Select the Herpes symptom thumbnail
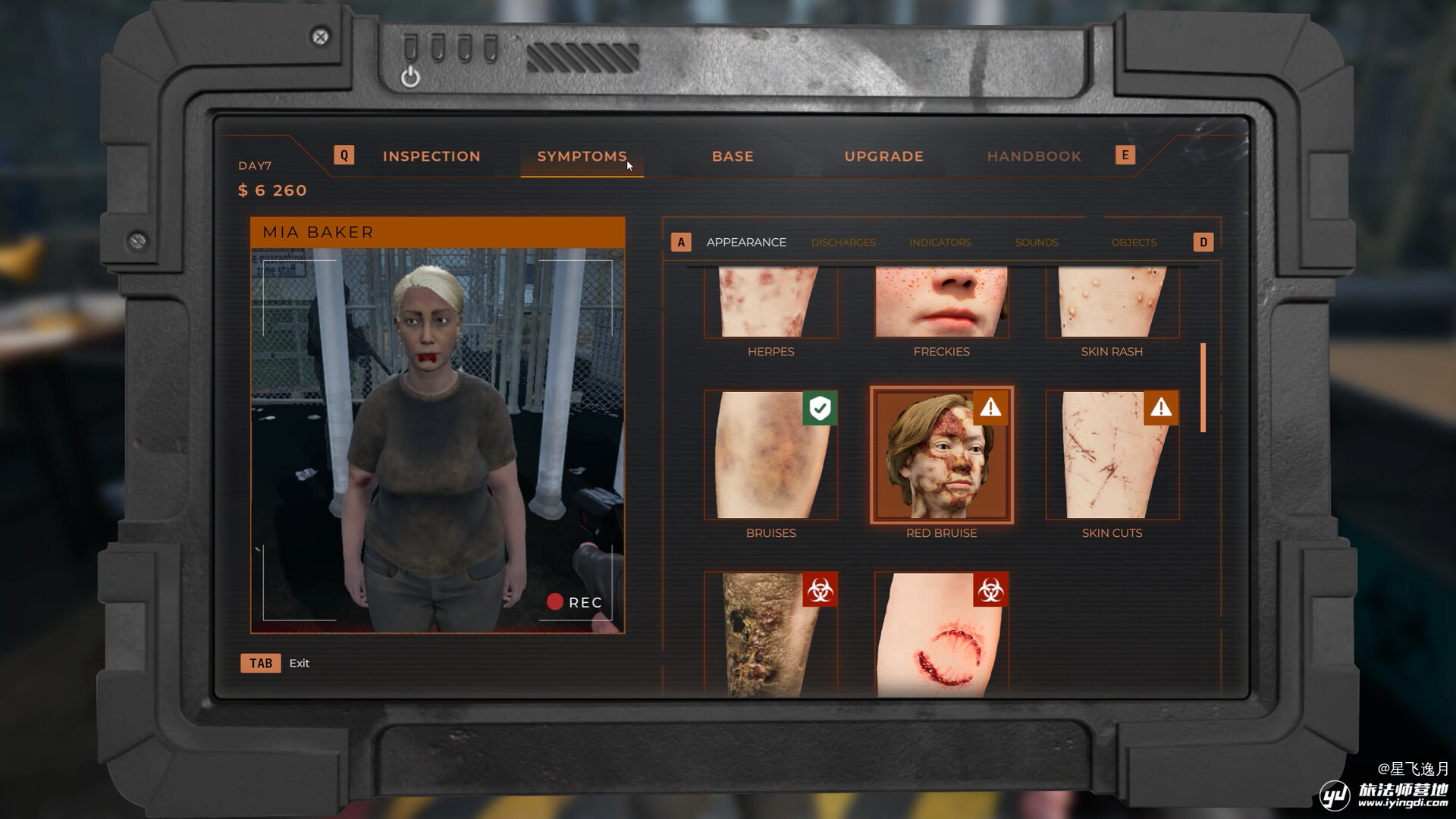This screenshot has width=1456, height=819. [x=770, y=303]
